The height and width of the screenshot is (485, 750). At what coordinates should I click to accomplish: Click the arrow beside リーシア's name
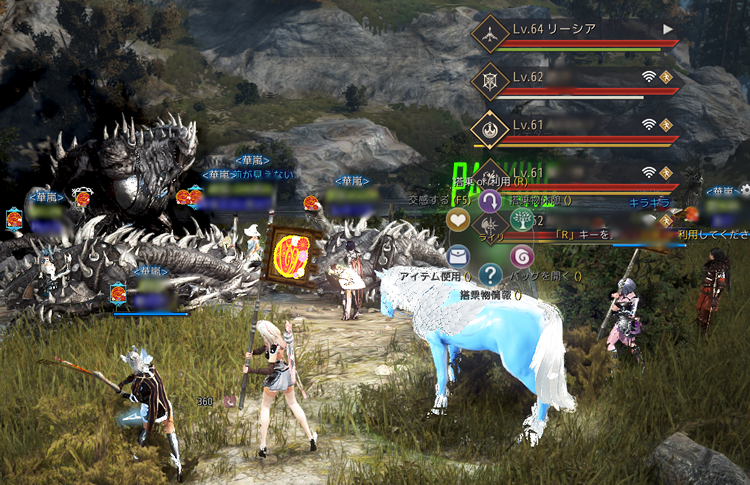coord(668,30)
